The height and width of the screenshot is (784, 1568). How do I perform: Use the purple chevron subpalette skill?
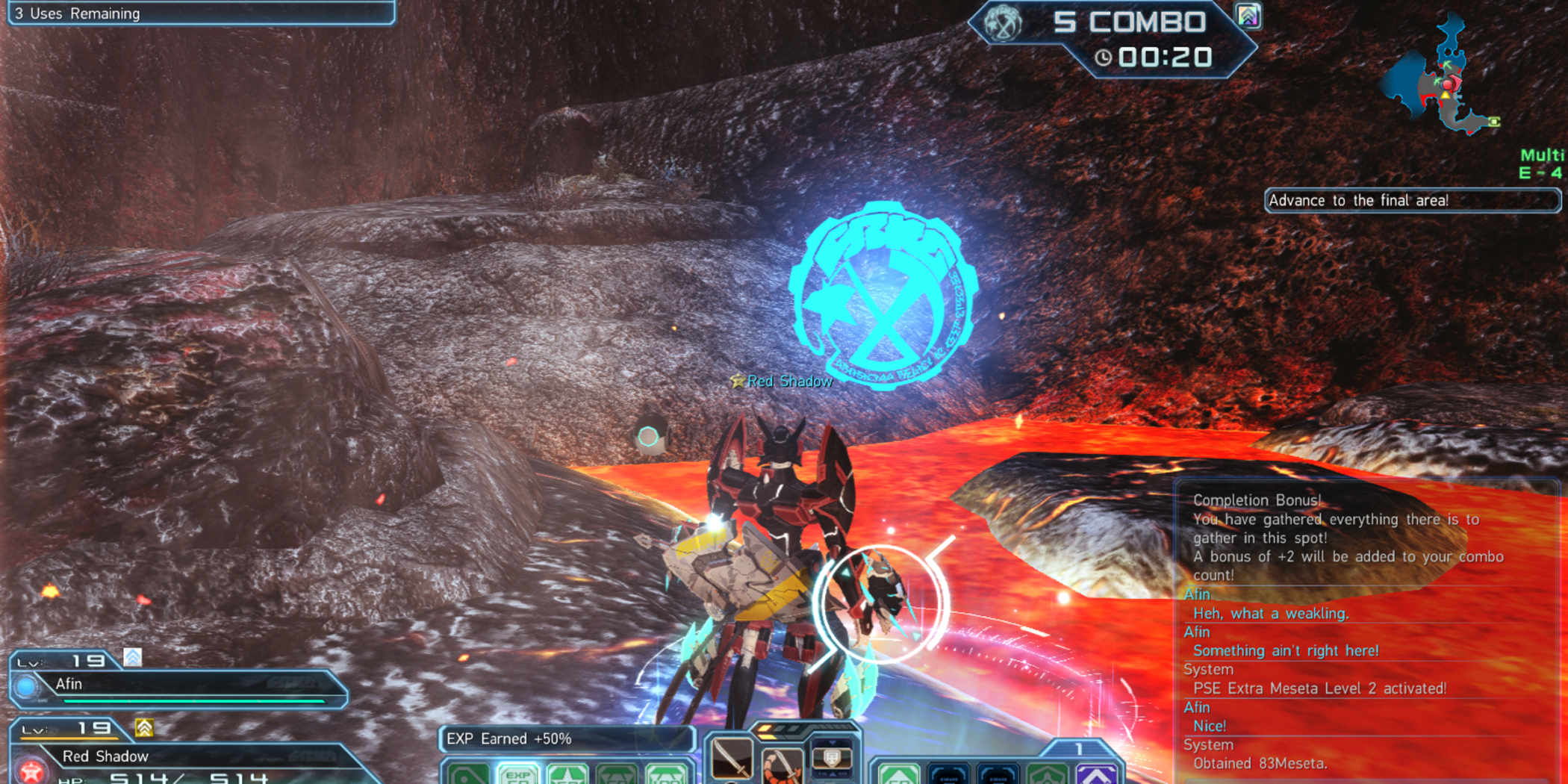point(1095,774)
